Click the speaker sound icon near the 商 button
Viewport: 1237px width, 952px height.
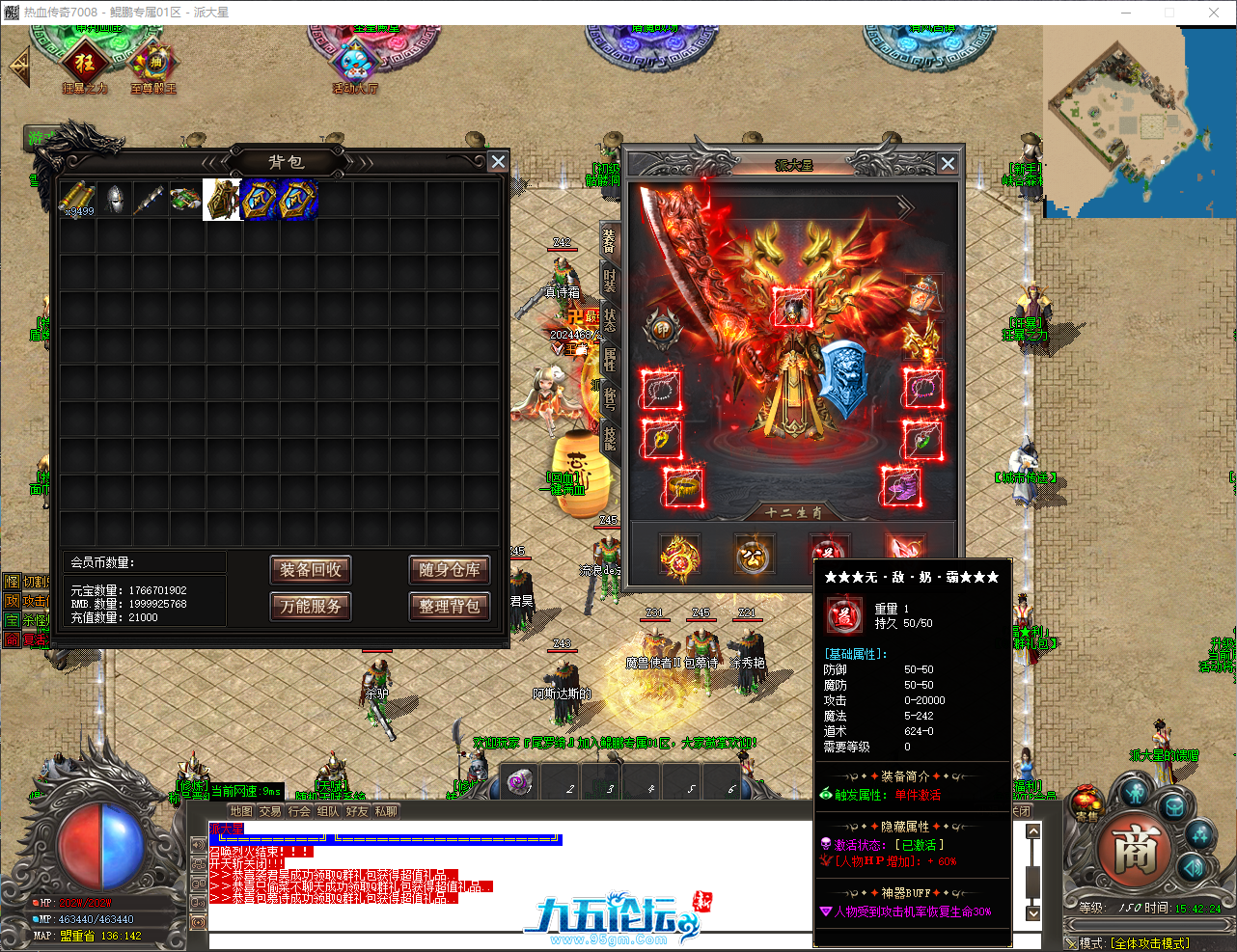click(x=1194, y=867)
